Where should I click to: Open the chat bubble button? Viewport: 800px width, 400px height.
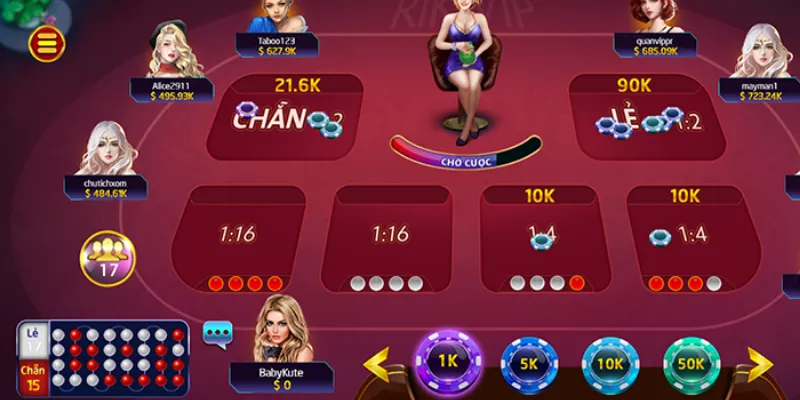click(x=217, y=333)
